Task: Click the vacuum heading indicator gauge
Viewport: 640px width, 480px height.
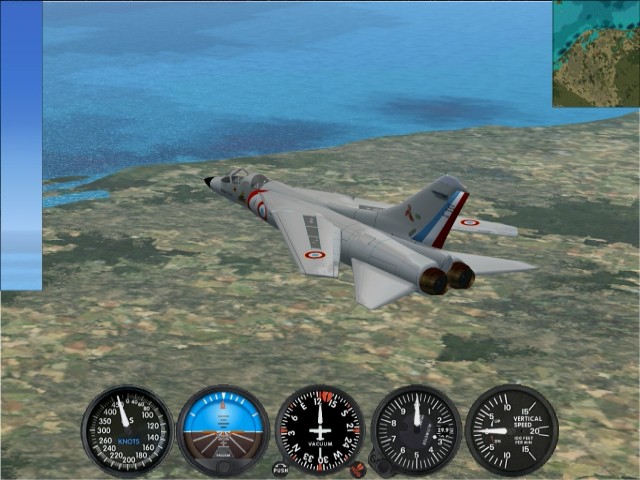Action: [x=320, y=430]
